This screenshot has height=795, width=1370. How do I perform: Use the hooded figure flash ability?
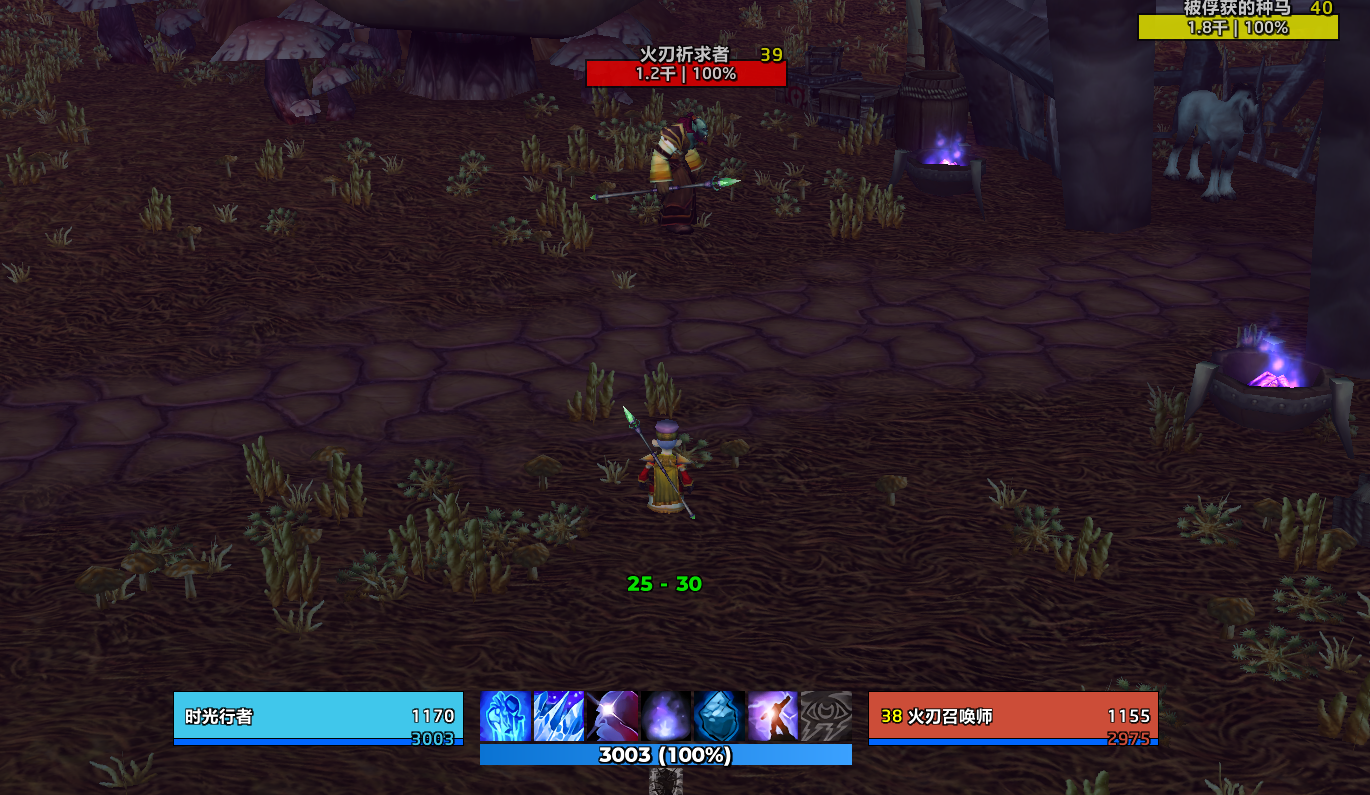pos(612,716)
